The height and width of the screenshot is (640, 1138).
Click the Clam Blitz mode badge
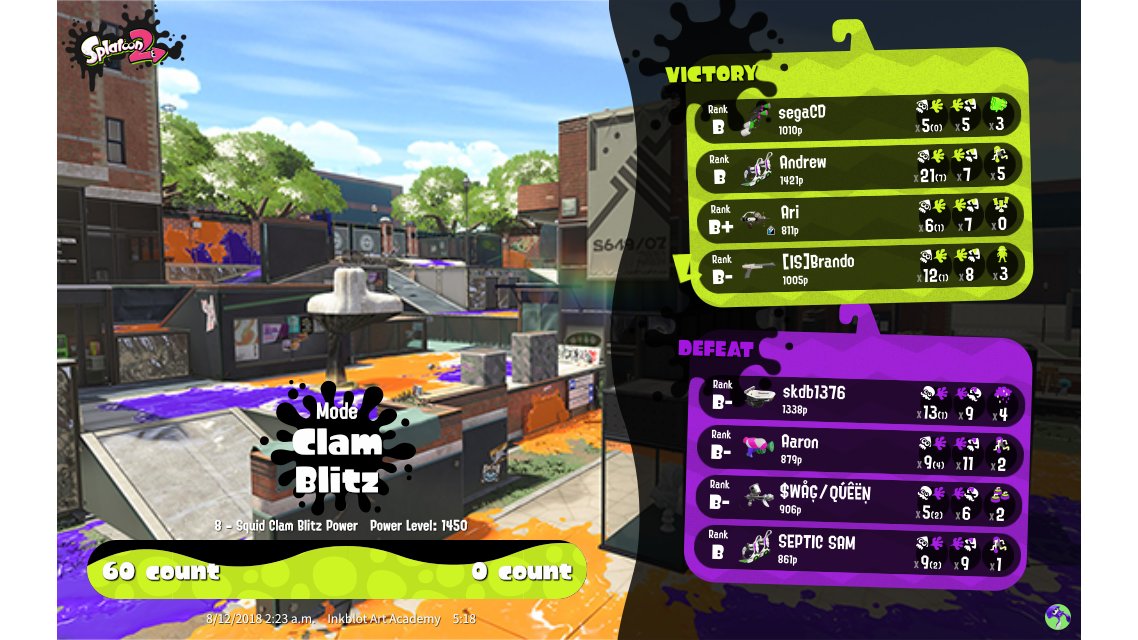click(338, 448)
